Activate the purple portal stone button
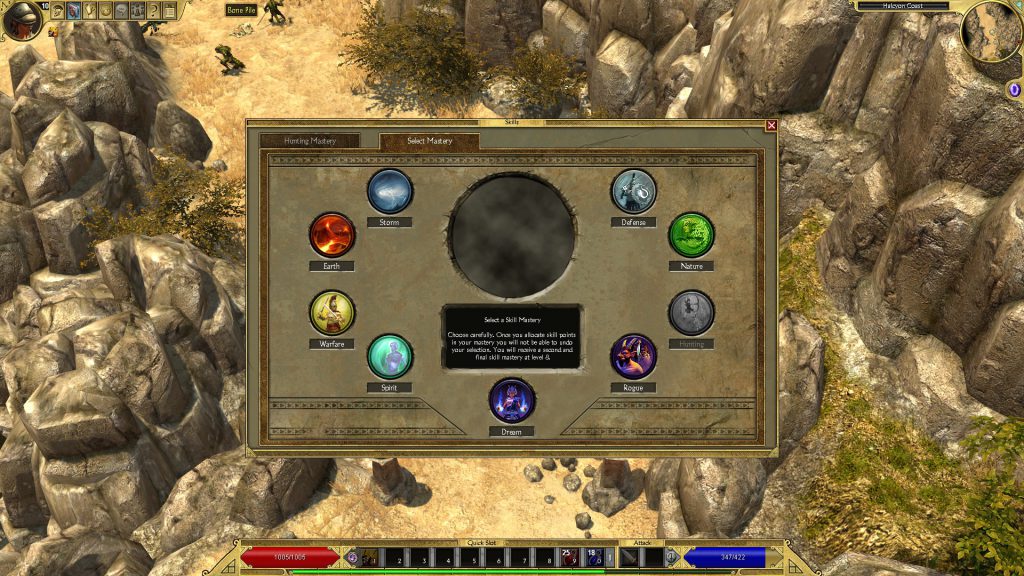1024x576 pixels. (1014, 90)
